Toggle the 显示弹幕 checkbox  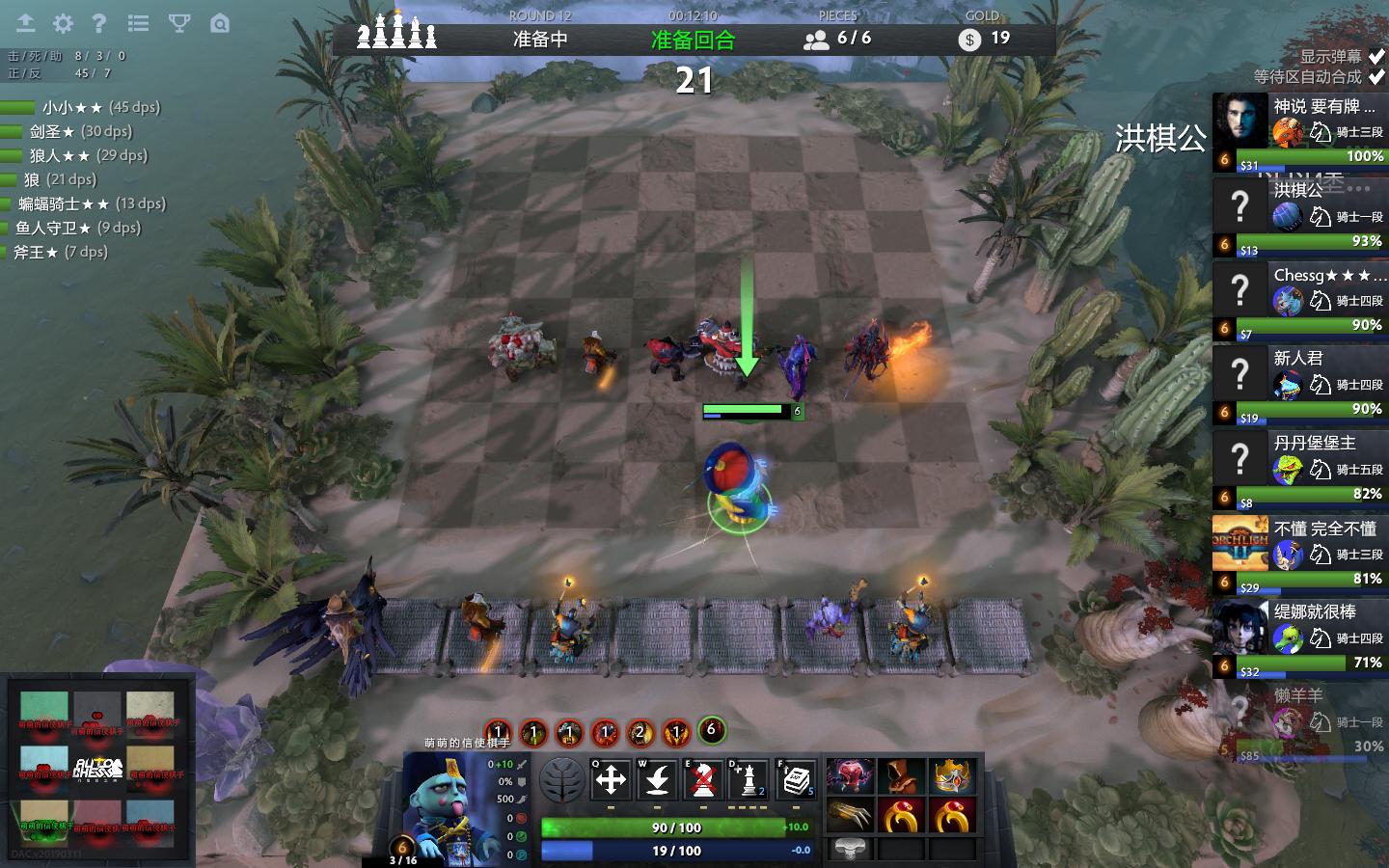tap(1376, 56)
